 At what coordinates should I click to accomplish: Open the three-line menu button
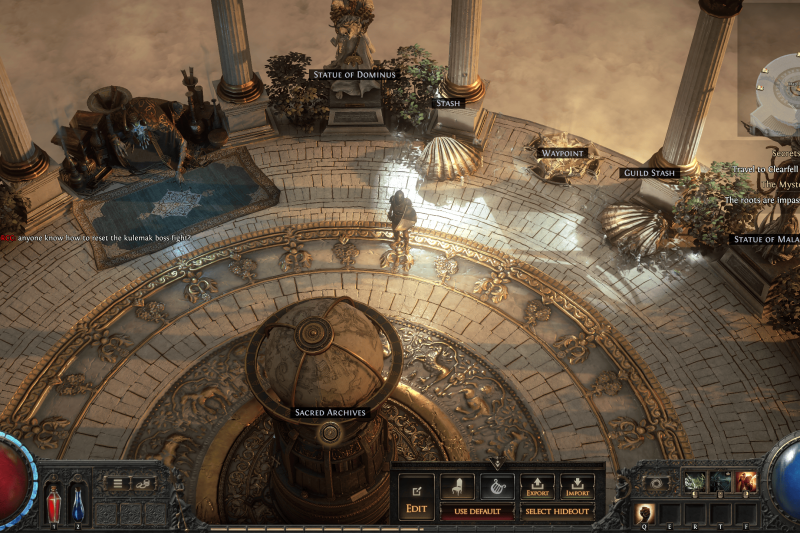(117, 483)
